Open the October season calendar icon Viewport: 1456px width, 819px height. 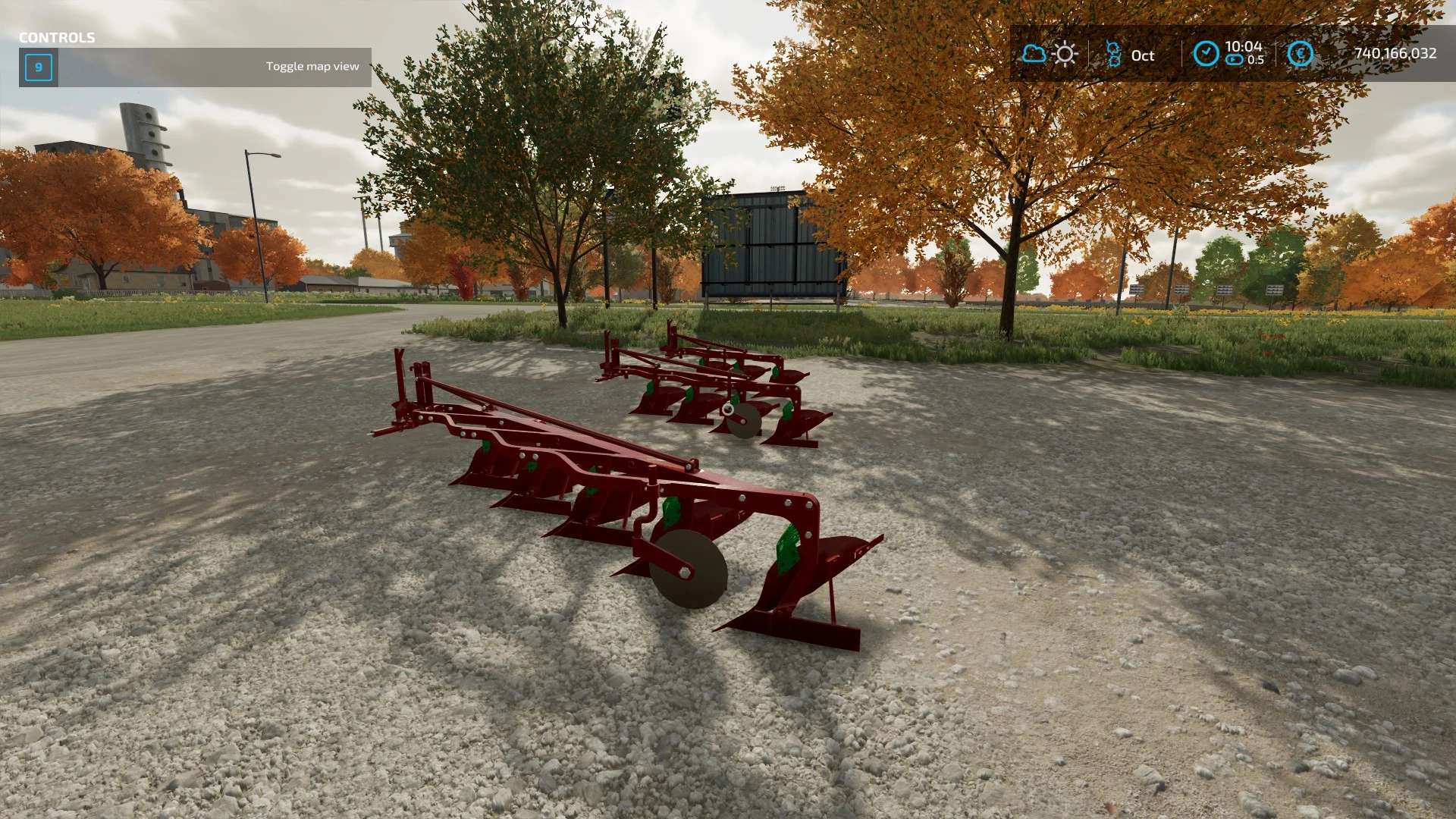click(1113, 54)
